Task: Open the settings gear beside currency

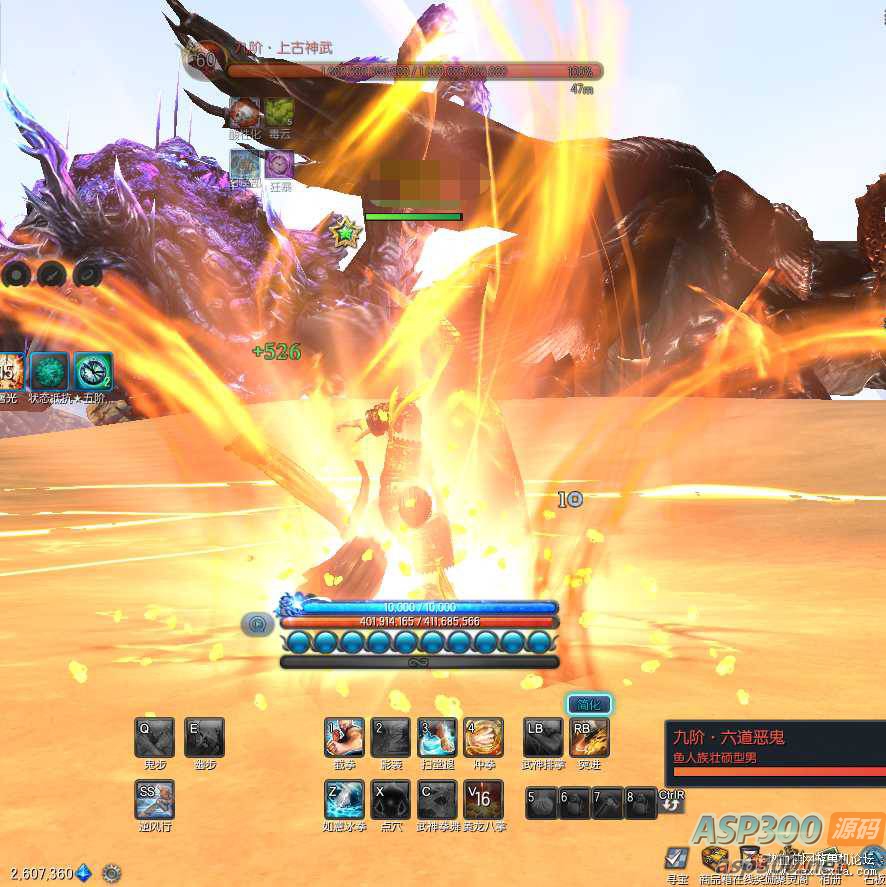Action: tap(112, 873)
